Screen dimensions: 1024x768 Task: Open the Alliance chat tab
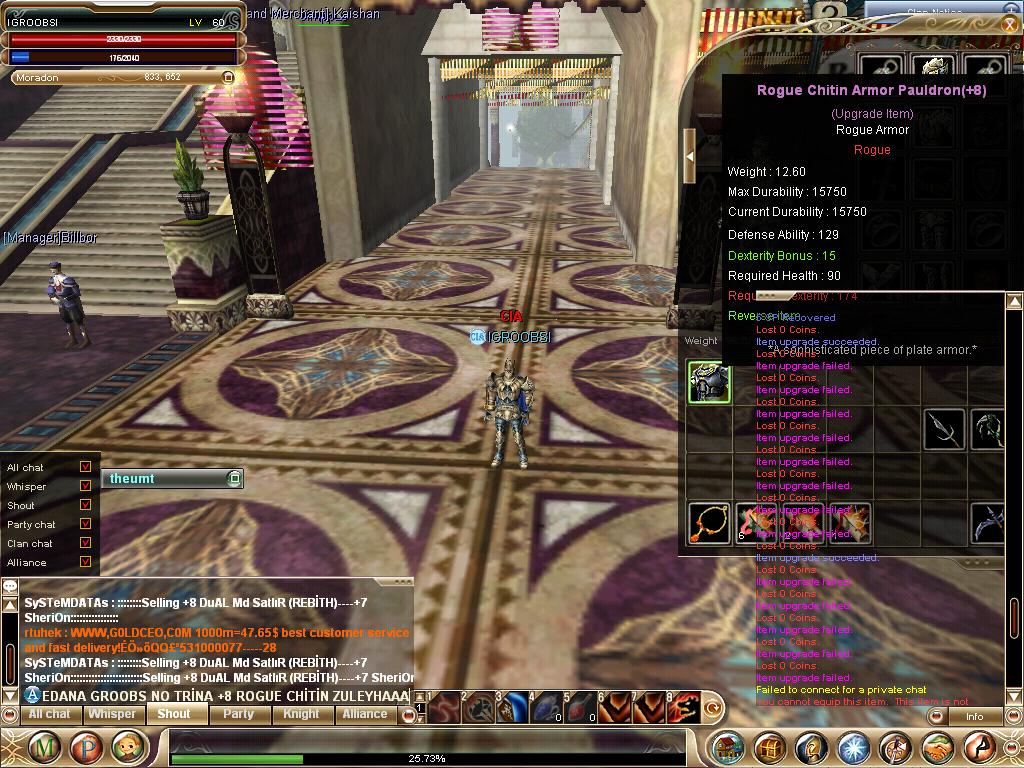coord(364,714)
